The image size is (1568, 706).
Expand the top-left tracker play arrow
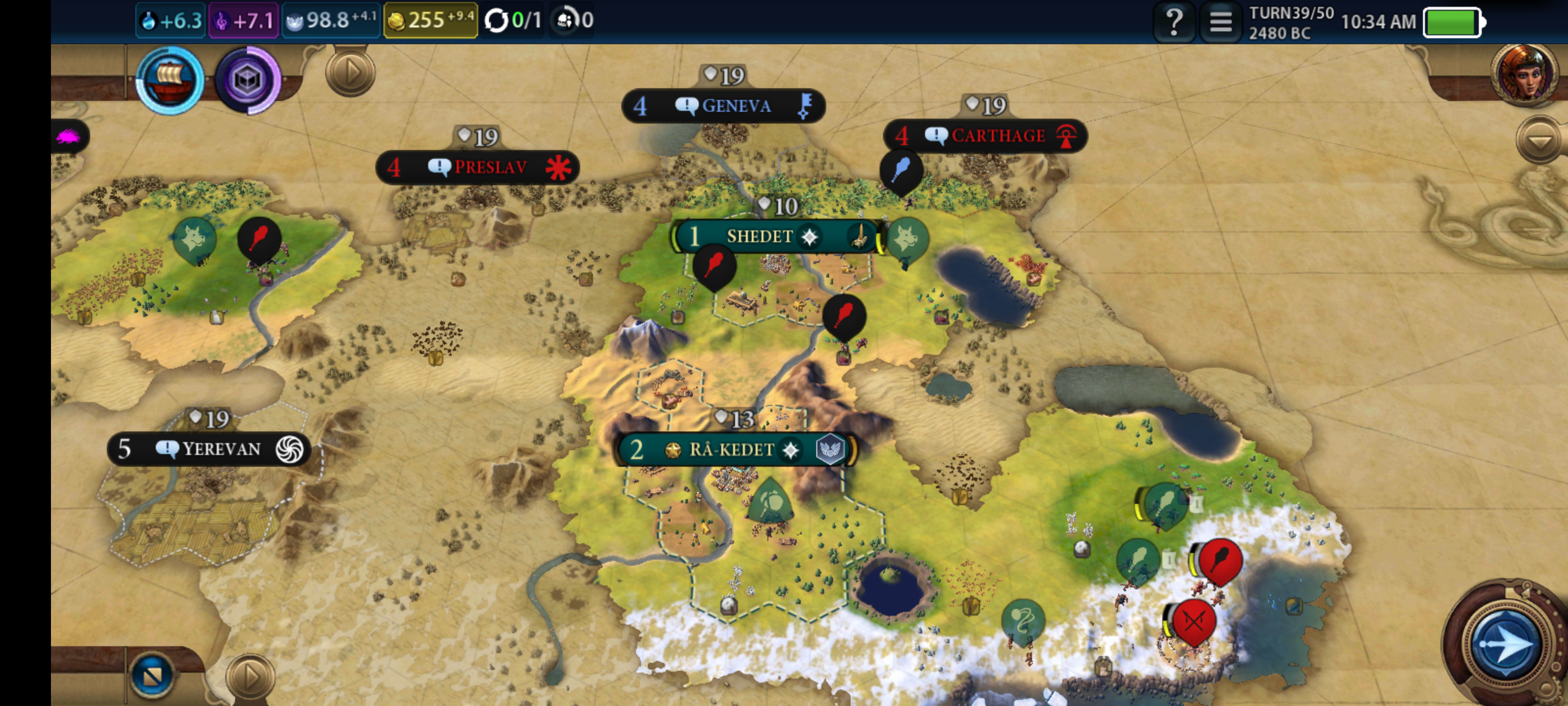(x=350, y=73)
